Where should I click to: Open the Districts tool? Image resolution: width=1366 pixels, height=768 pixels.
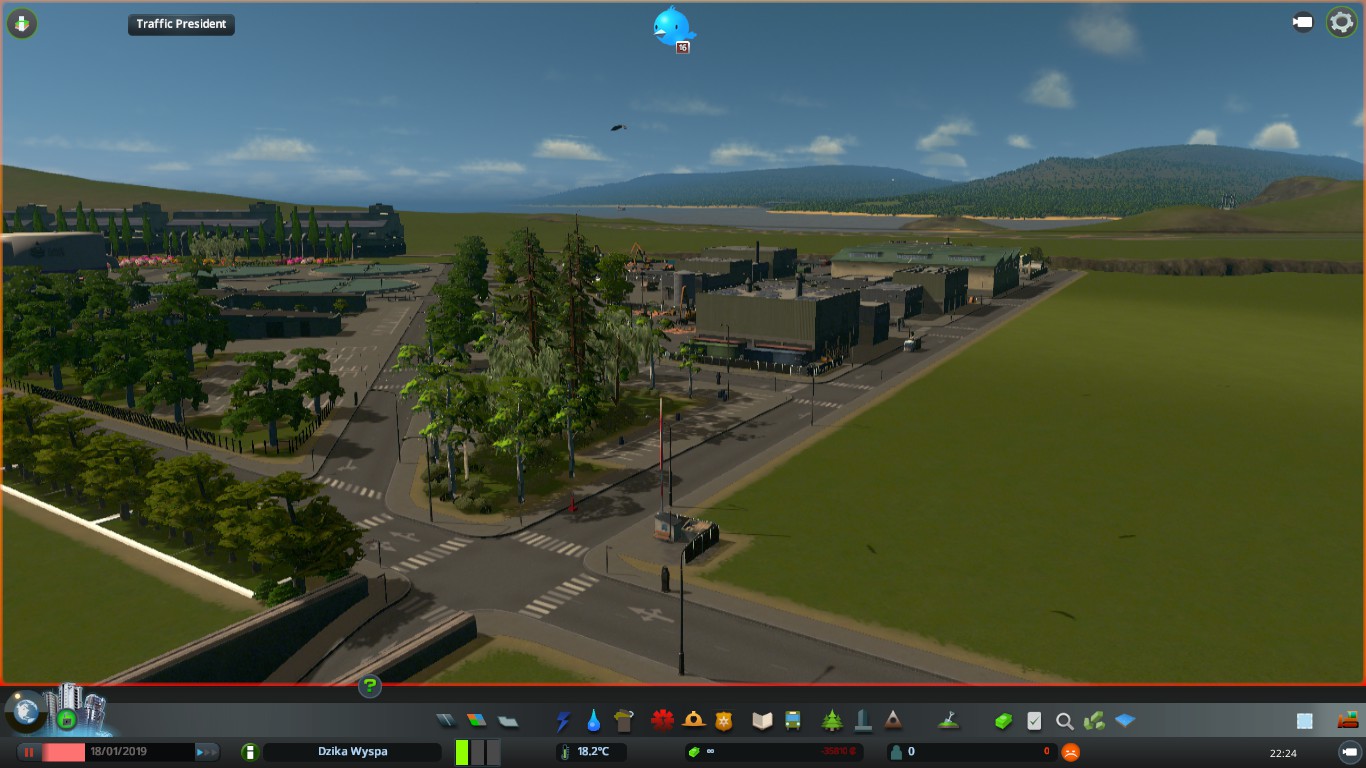tap(508, 720)
